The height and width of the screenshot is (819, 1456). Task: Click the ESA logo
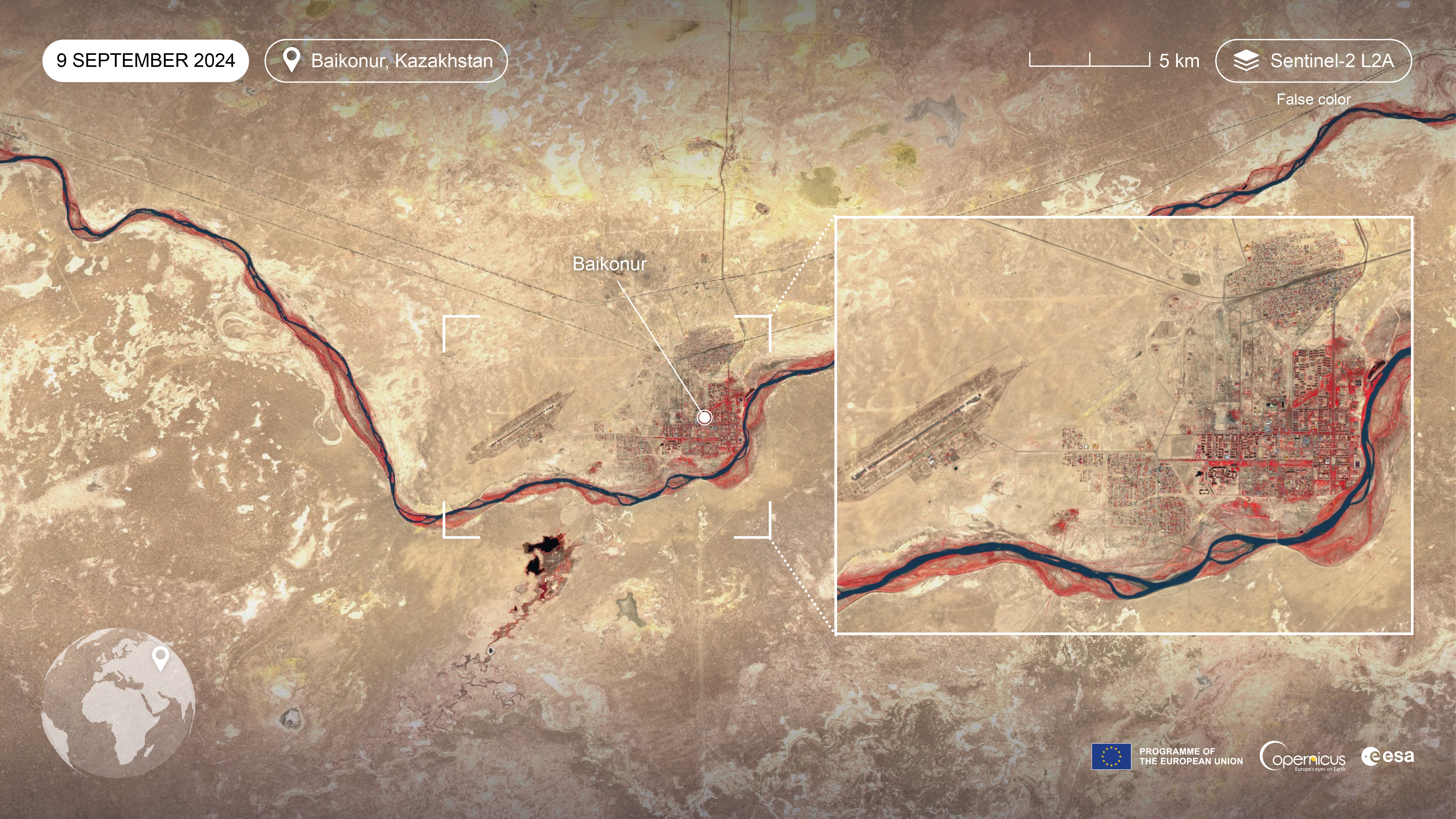tap(1387, 756)
